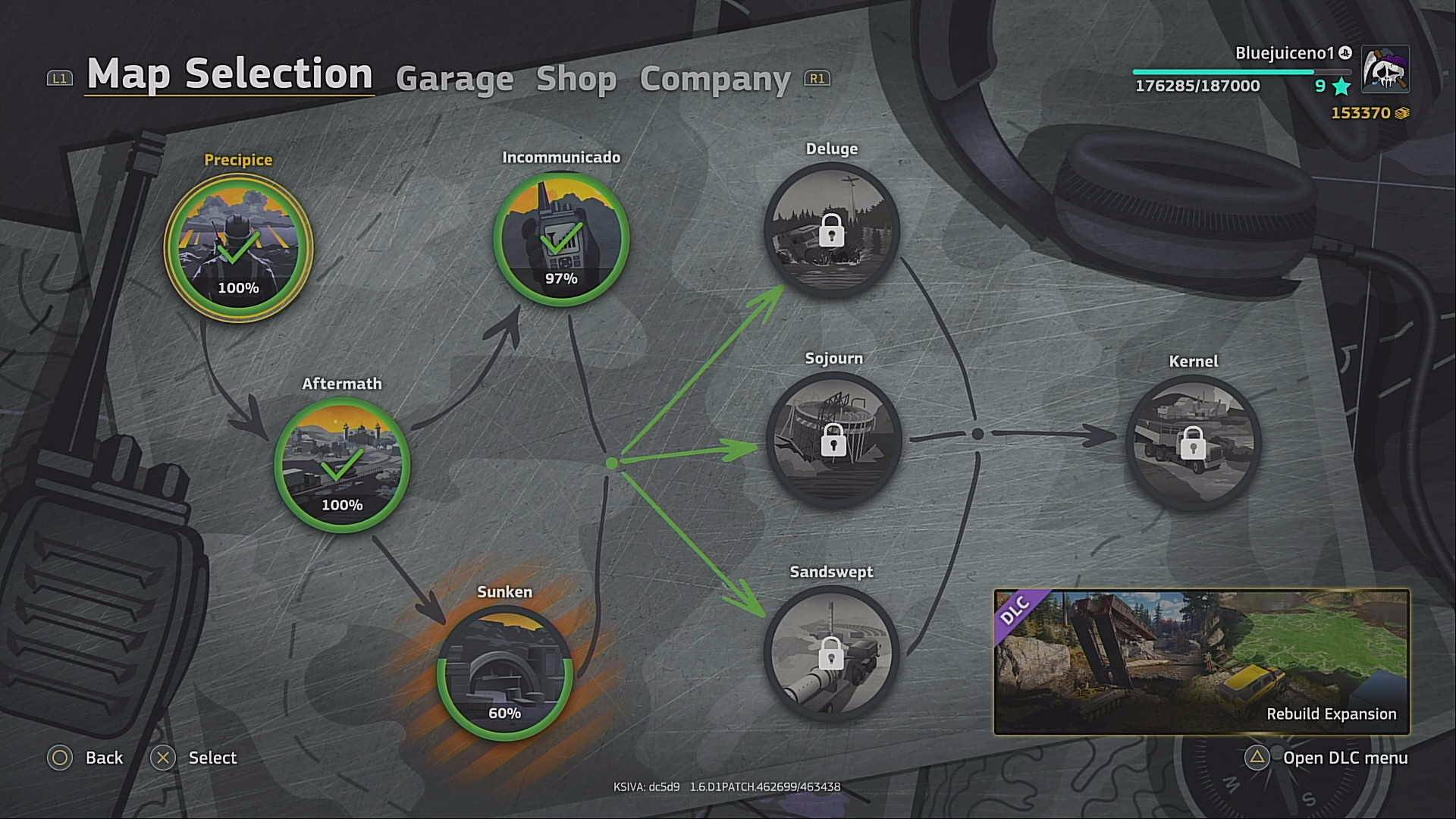The height and width of the screenshot is (819, 1456).
Task: Open the Shop tab
Action: coord(578,79)
